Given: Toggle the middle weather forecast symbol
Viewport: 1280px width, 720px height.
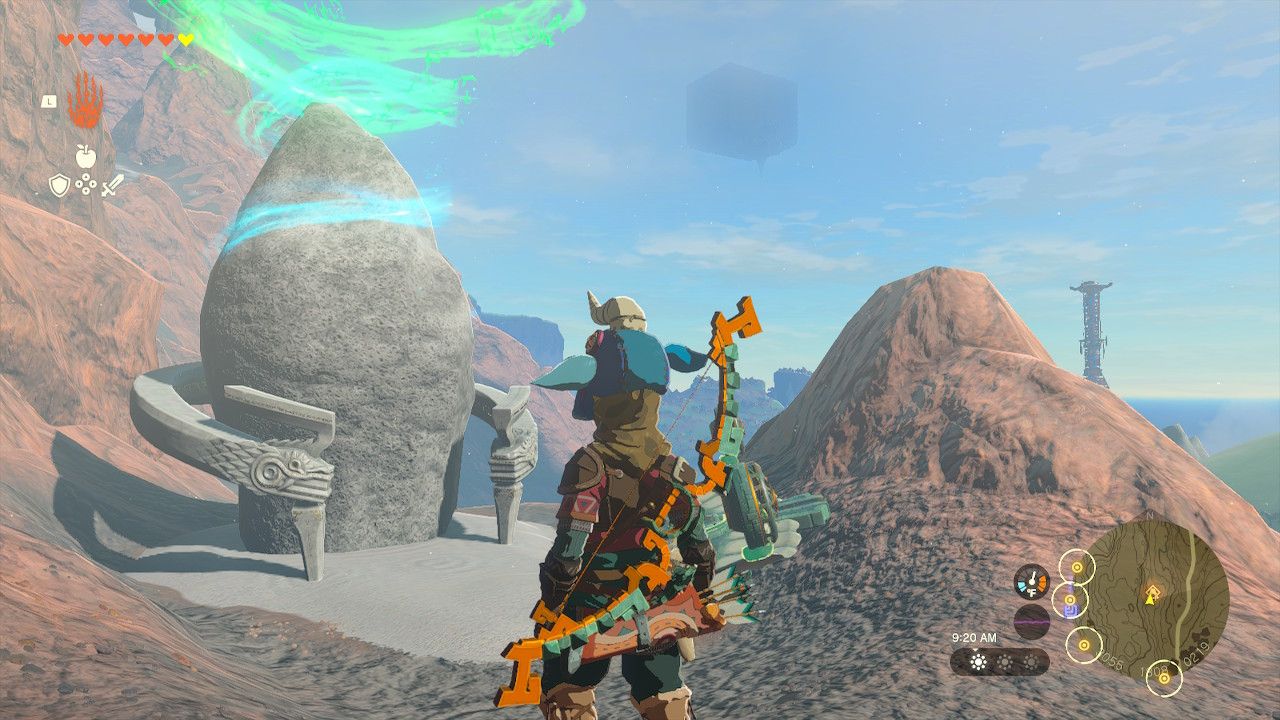Looking at the screenshot, I should pyautogui.click(x=1004, y=661).
